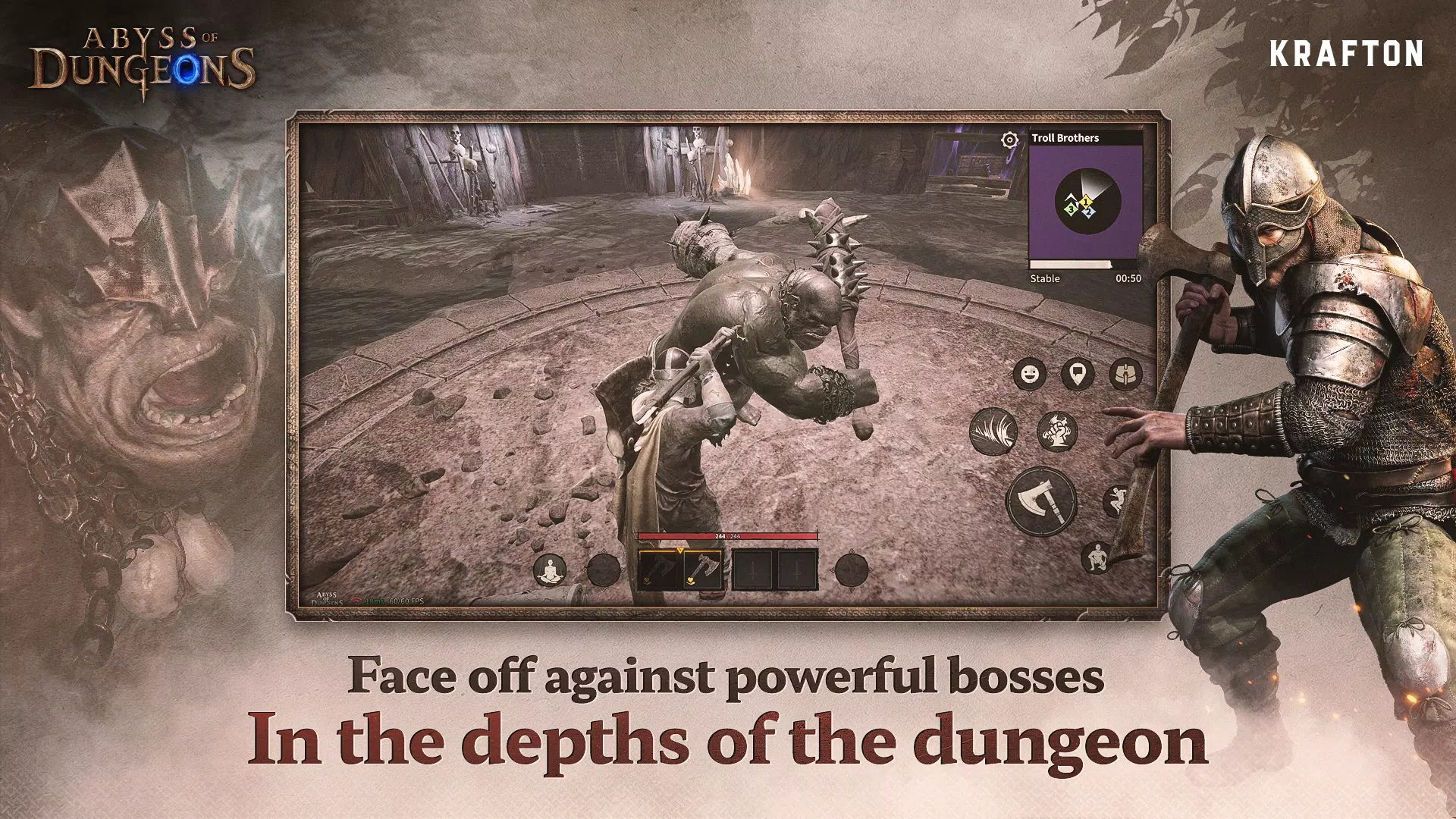Toggle the meditation sitting icon
The image size is (1456, 819).
point(549,570)
